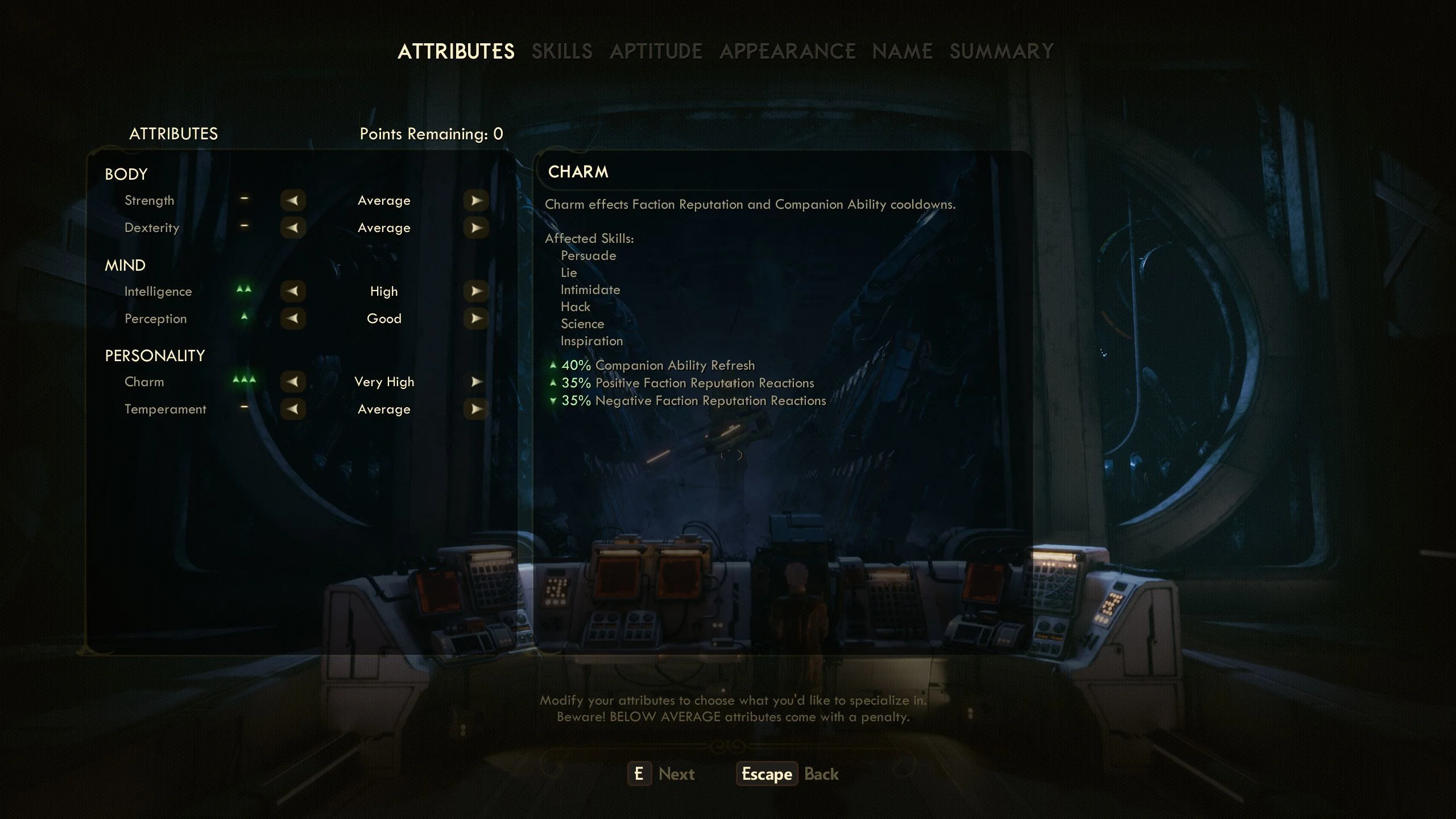Switch to the Skills tab
This screenshot has height=819, width=1456.
562,52
